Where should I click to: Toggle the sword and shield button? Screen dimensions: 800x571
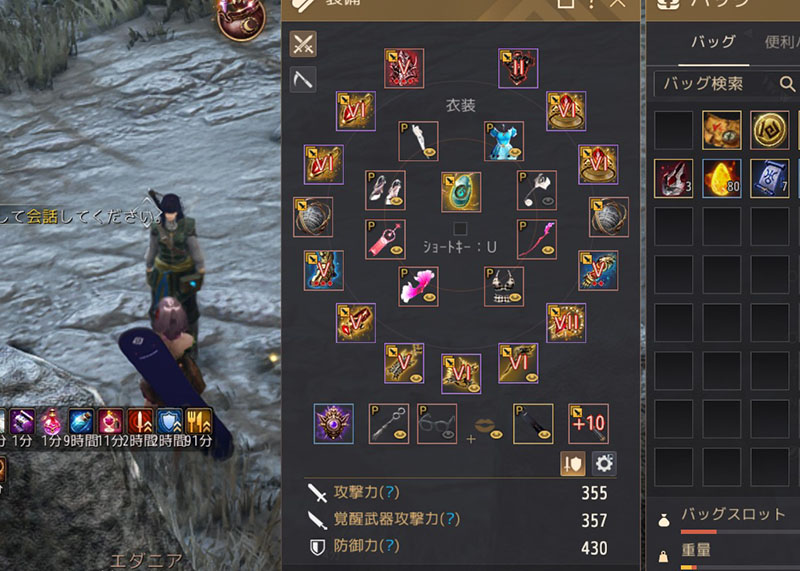[573, 463]
